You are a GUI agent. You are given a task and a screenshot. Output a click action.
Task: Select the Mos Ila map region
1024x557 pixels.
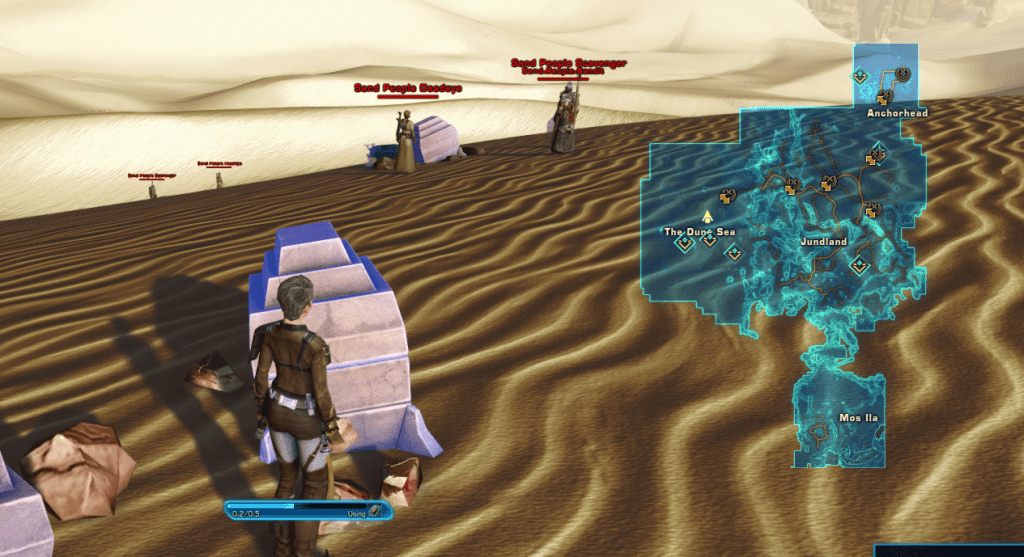tap(838, 416)
